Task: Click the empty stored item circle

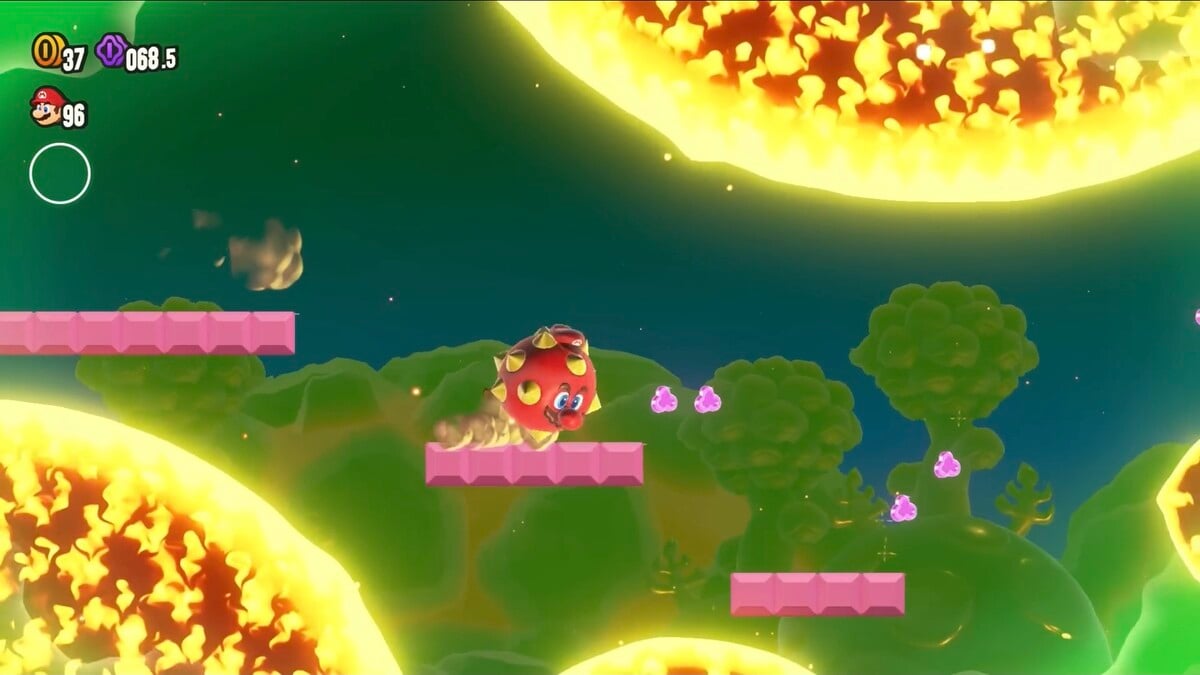Action: coord(60,174)
